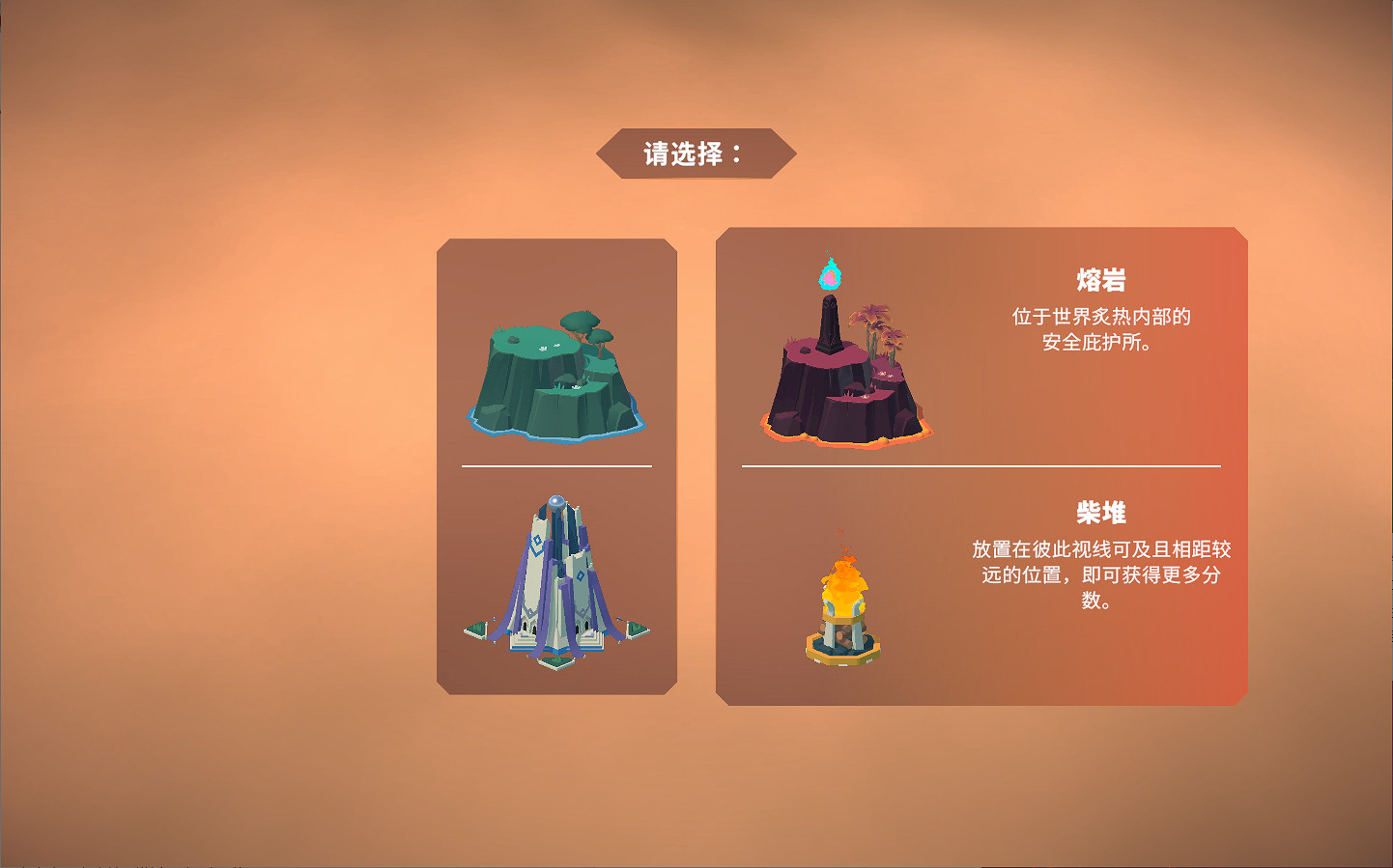Click the divider line between island thumbnails
Image resolution: width=1393 pixels, height=868 pixels.
(x=555, y=464)
